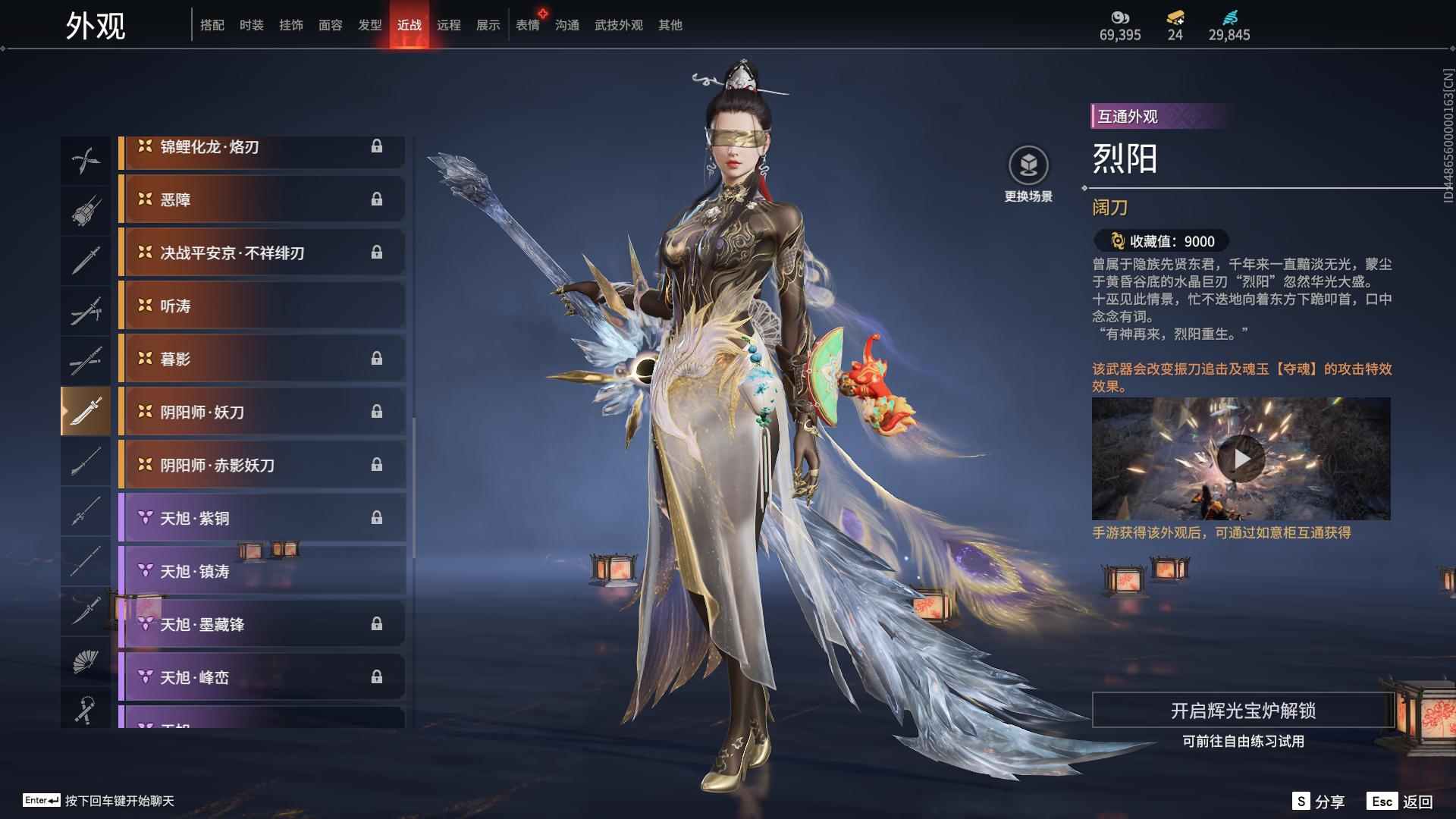Open the fan weapon category in sidebar
This screenshot has height=819, width=1456.
[86, 661]
